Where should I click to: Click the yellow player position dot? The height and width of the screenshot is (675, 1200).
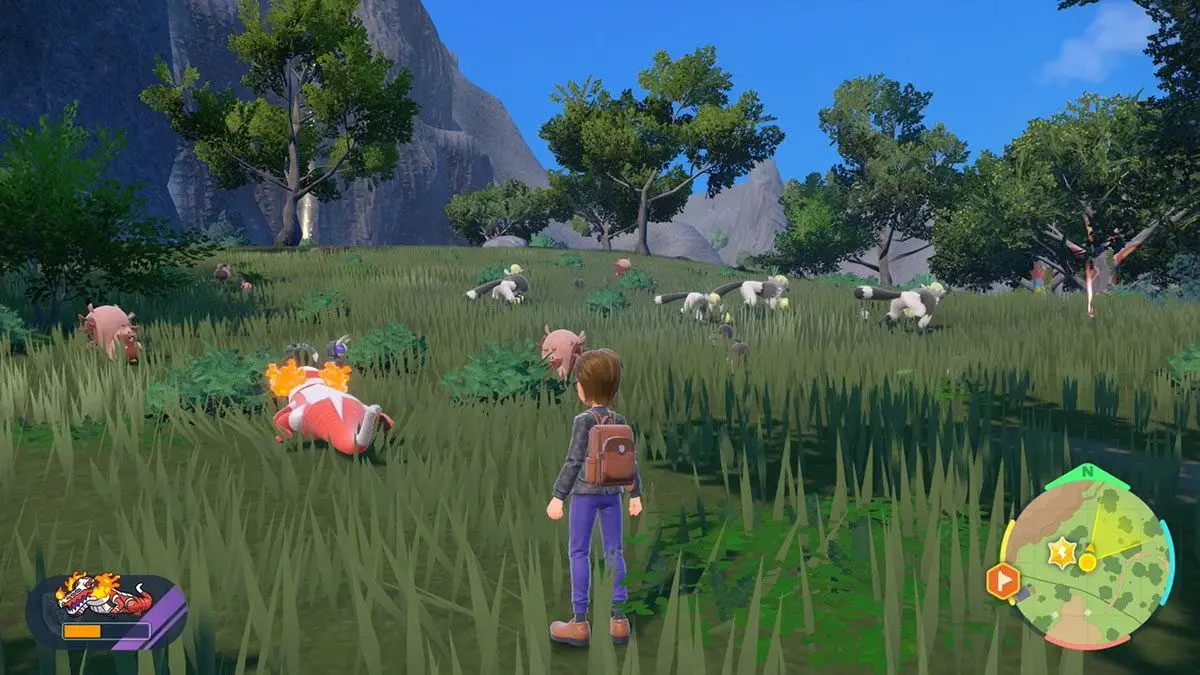pyautogui.click(x=1087, y=562)
